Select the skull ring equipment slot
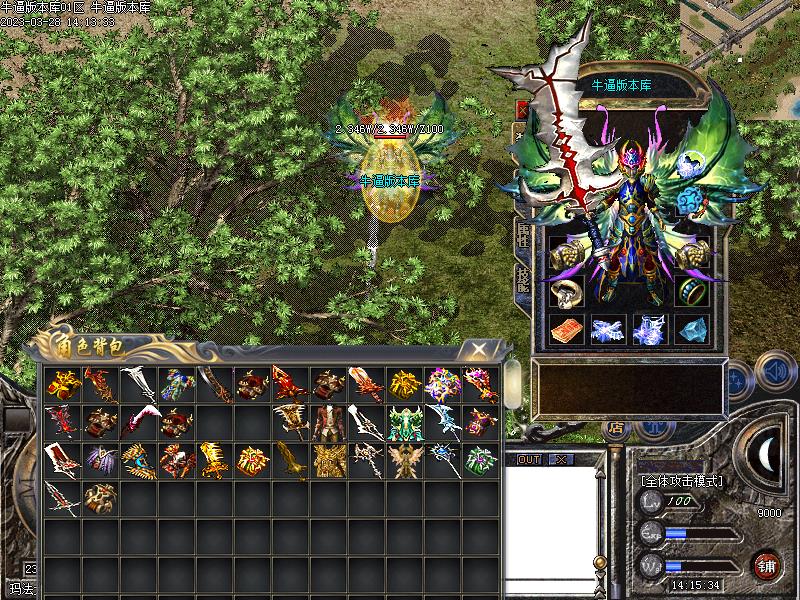This screenshot has height=600, width=800. pyautogui.click(x=564, y=292)
